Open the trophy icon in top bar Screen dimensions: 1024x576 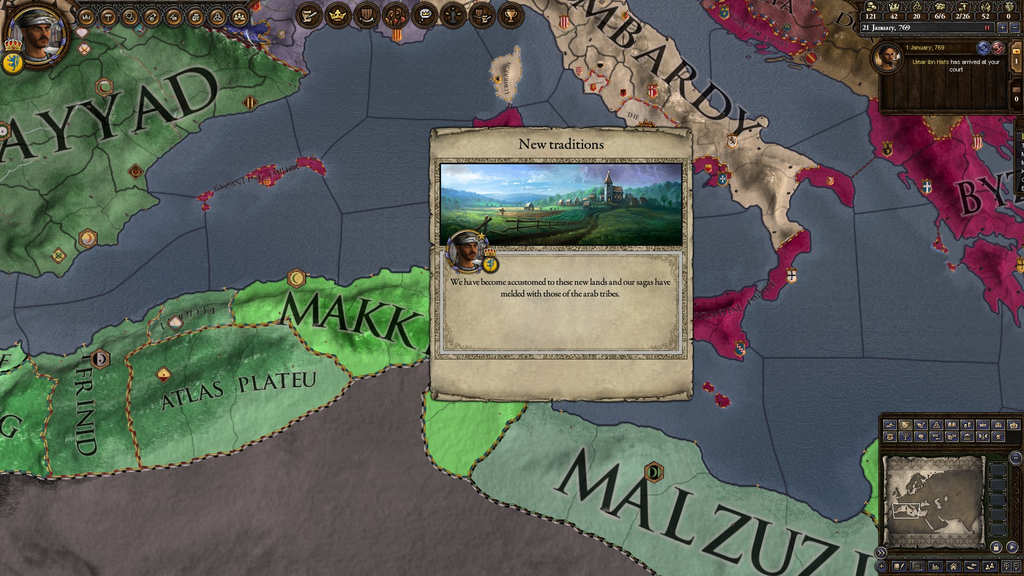[x=510, y=15]
